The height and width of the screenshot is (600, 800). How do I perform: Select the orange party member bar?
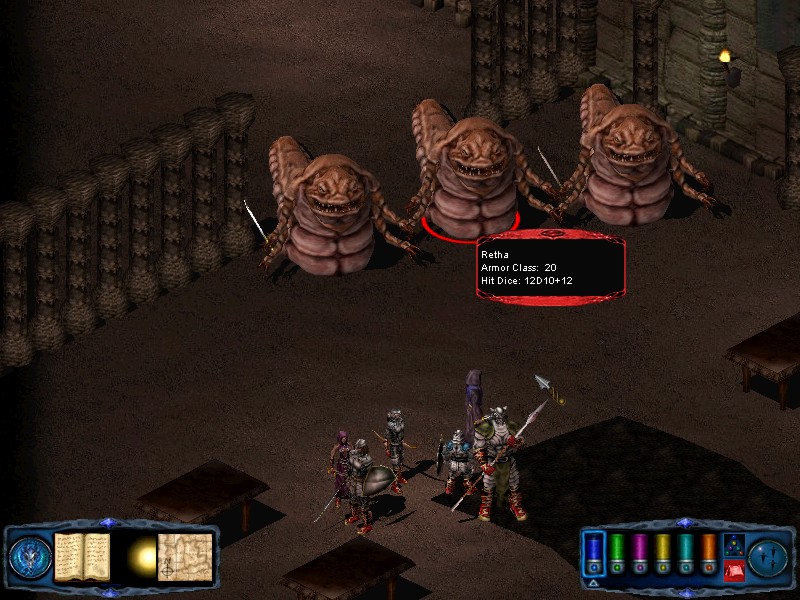point(709,552)
